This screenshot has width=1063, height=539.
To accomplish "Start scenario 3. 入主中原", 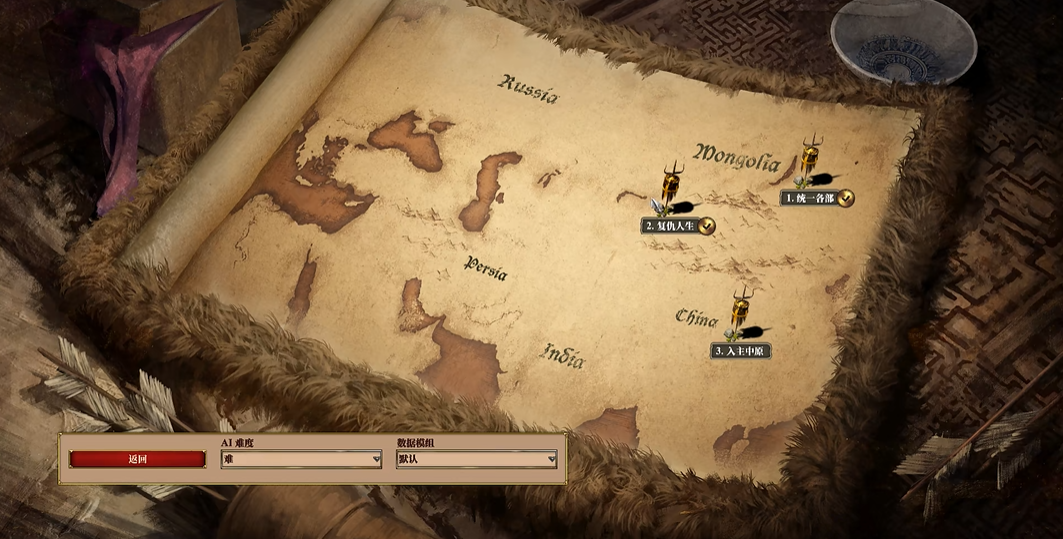I will point(741,351).
